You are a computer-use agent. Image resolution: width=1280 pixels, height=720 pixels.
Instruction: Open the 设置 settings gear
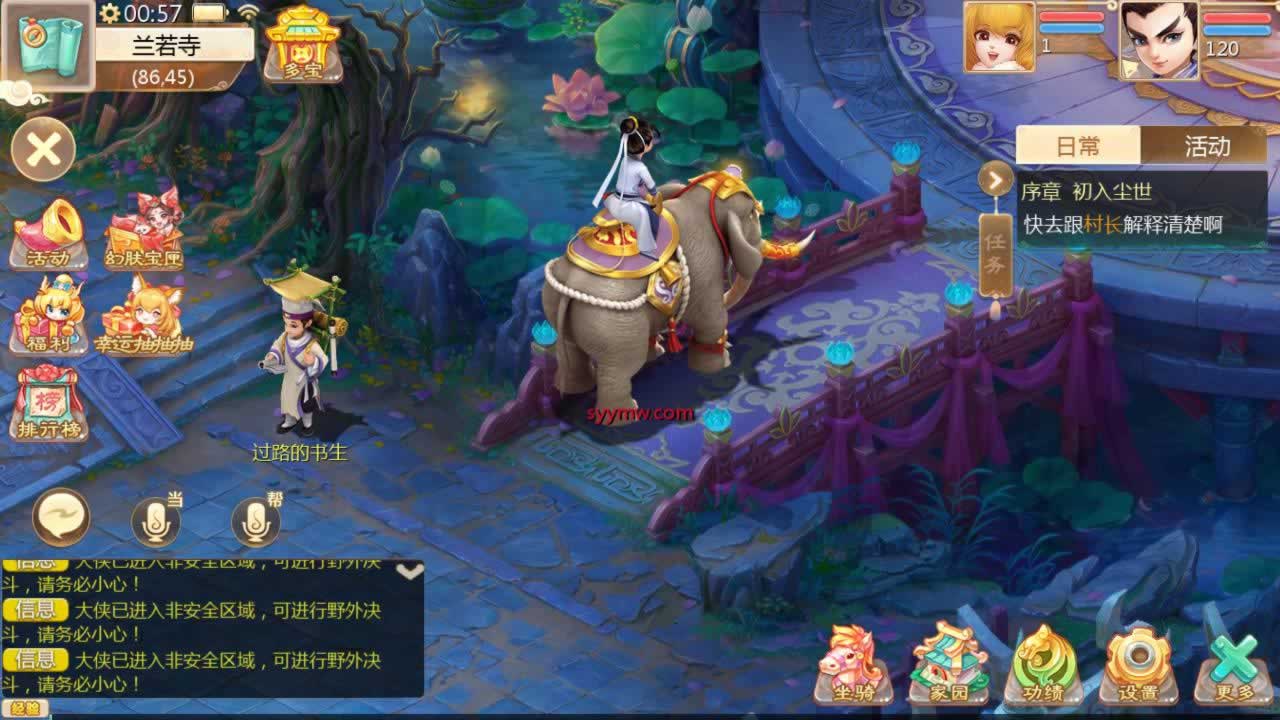[x=1138, y=665]
